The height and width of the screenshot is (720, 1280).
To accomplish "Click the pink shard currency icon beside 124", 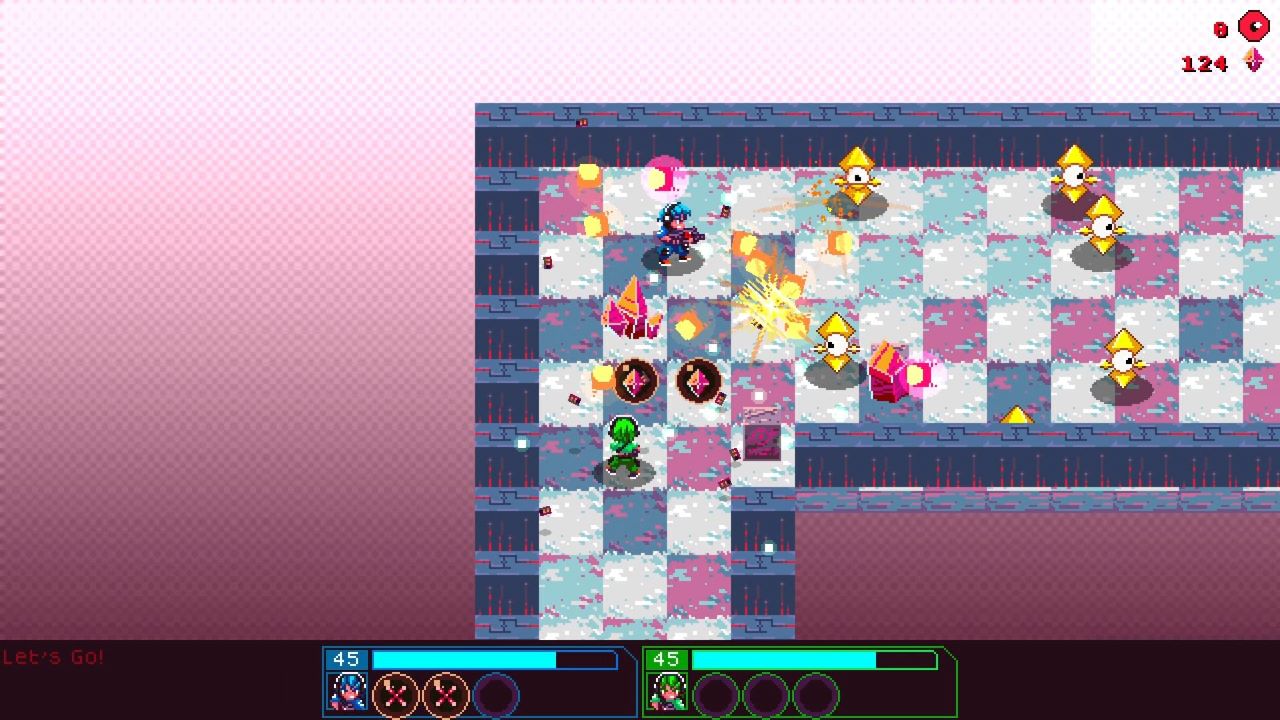I will [x=1254, y=62].
